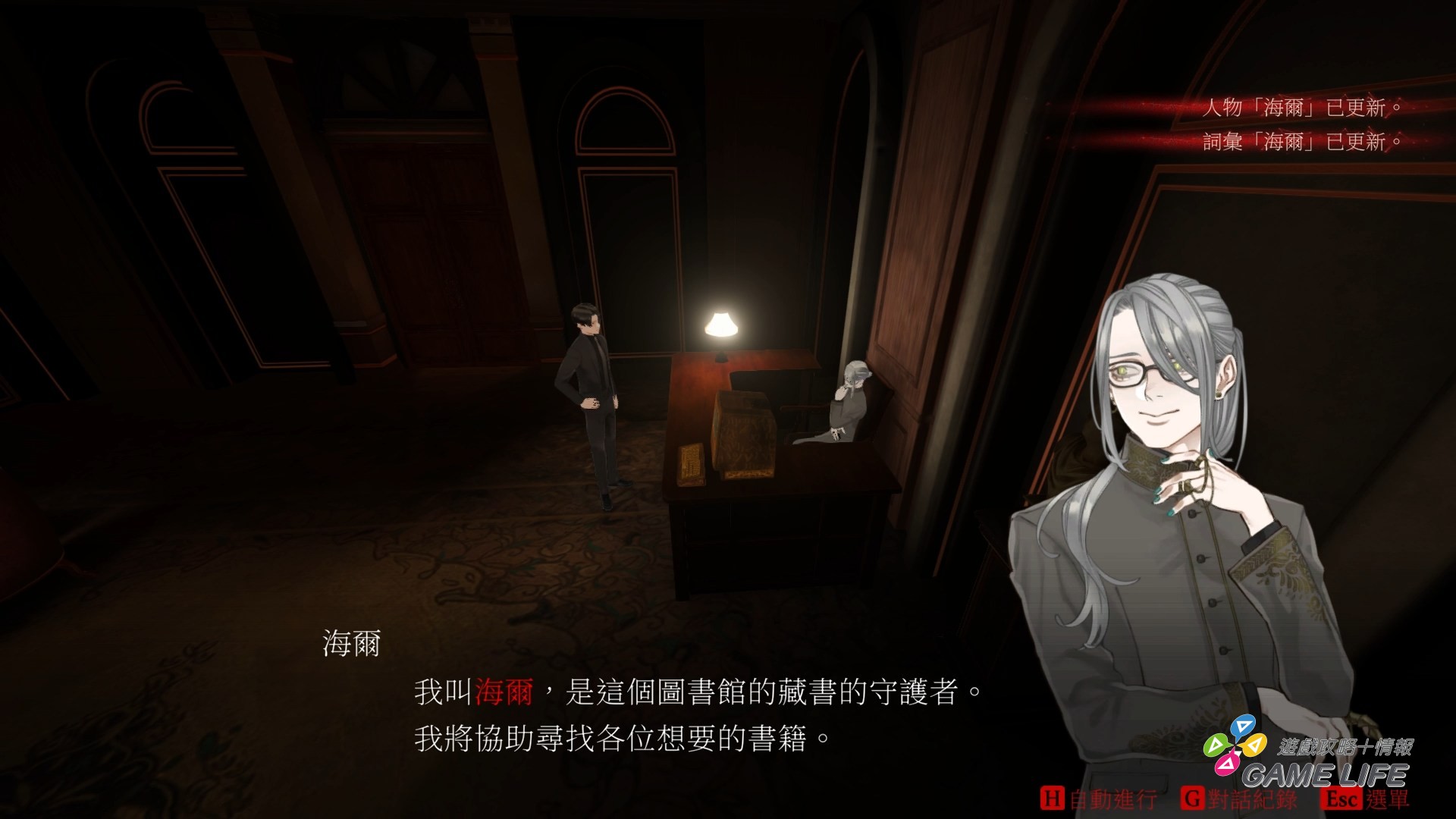Open the 對話紀錄 dialogue log

[x=1251, y=797]
